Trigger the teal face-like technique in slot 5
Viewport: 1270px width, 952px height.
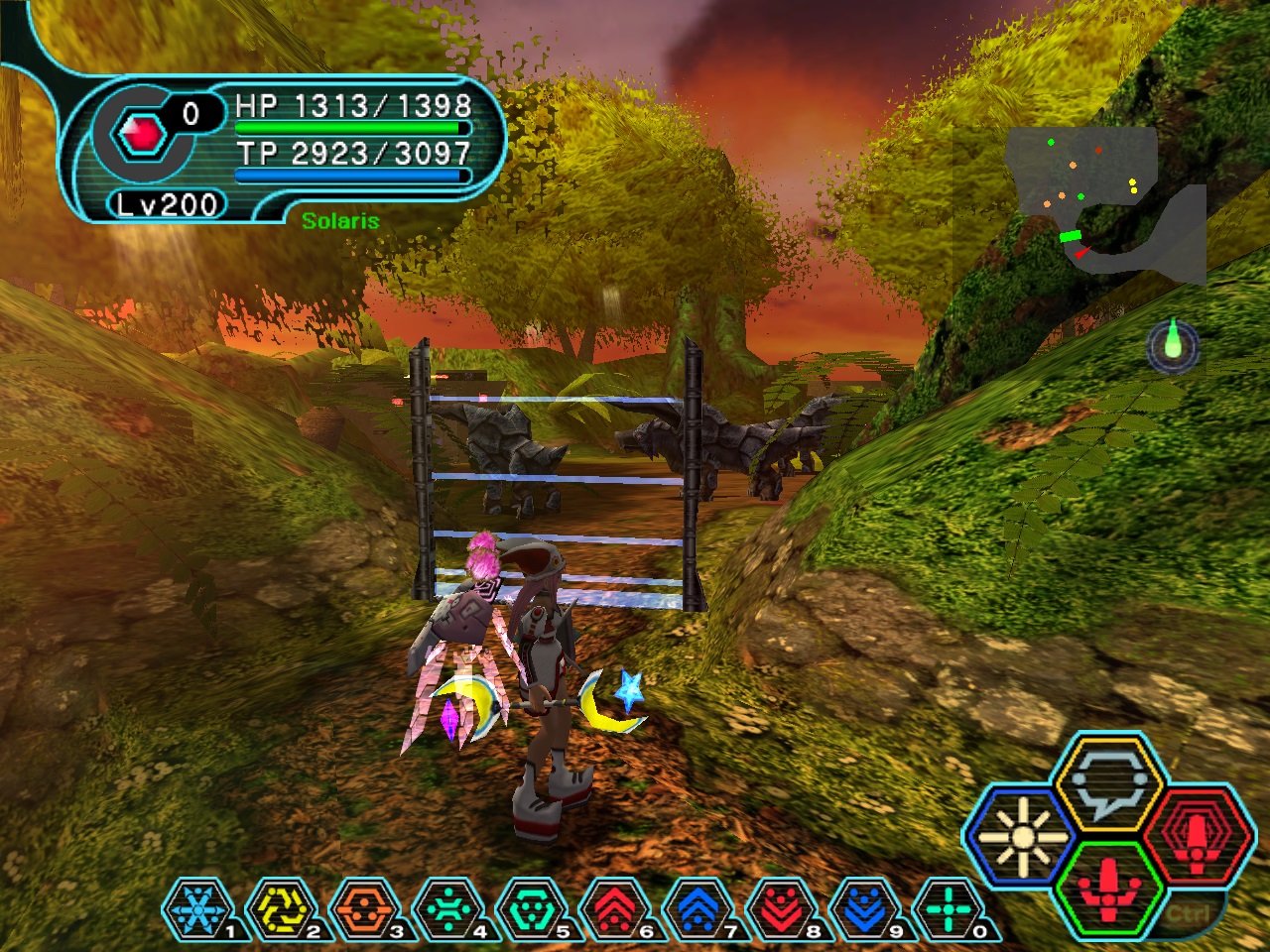tap(530, 908)
